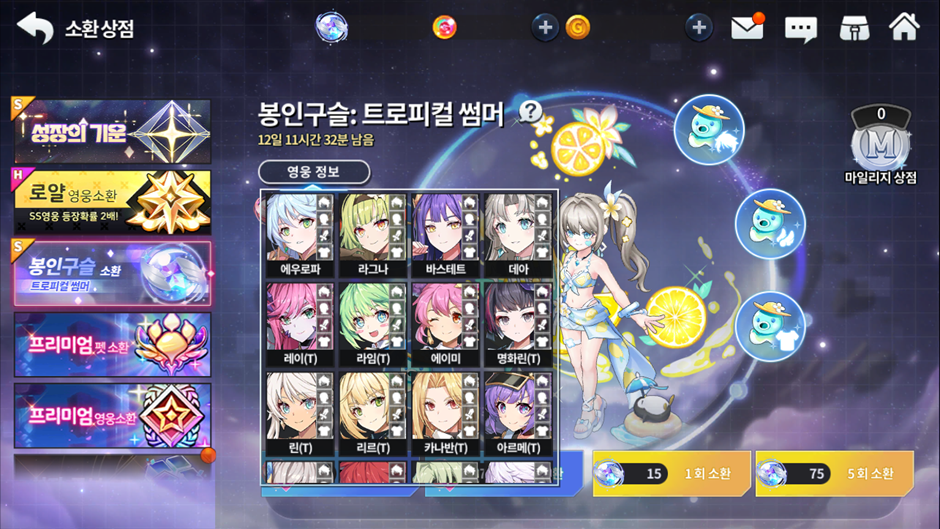Select the 로얄 영웅소환 banner
The width and height of the screenshot is (940, 529).
(112, 201)
